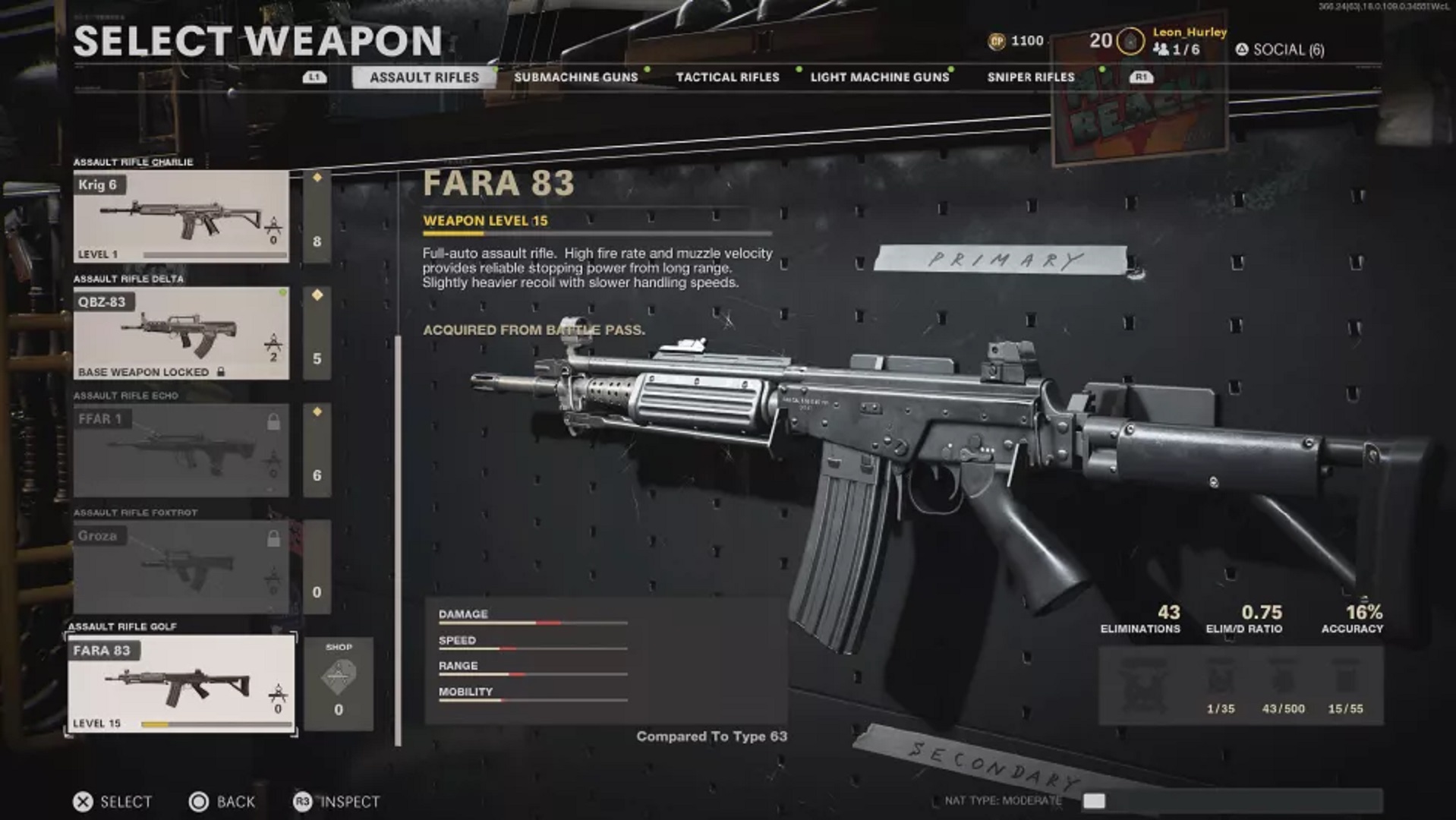Click the L1 shoulder button prompt
The image size is (1456, 820).
pyautogui.click(x=314, y=77)
